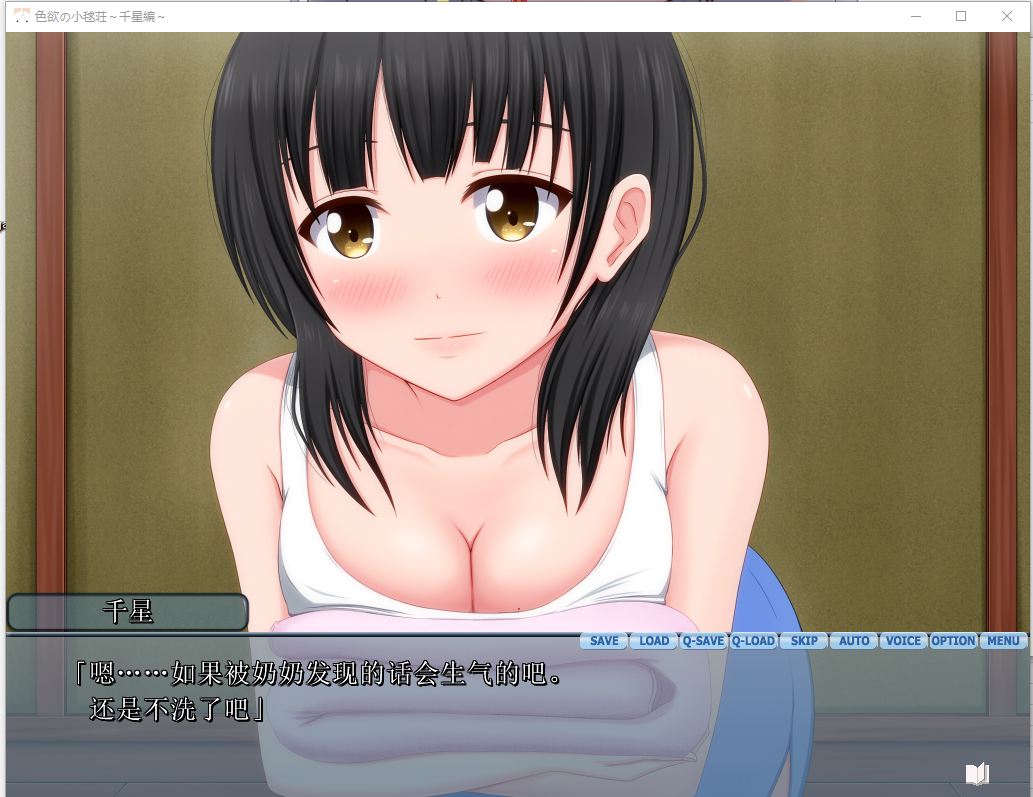Click the SAVE button
The image size is (1033, 797).
604,641
